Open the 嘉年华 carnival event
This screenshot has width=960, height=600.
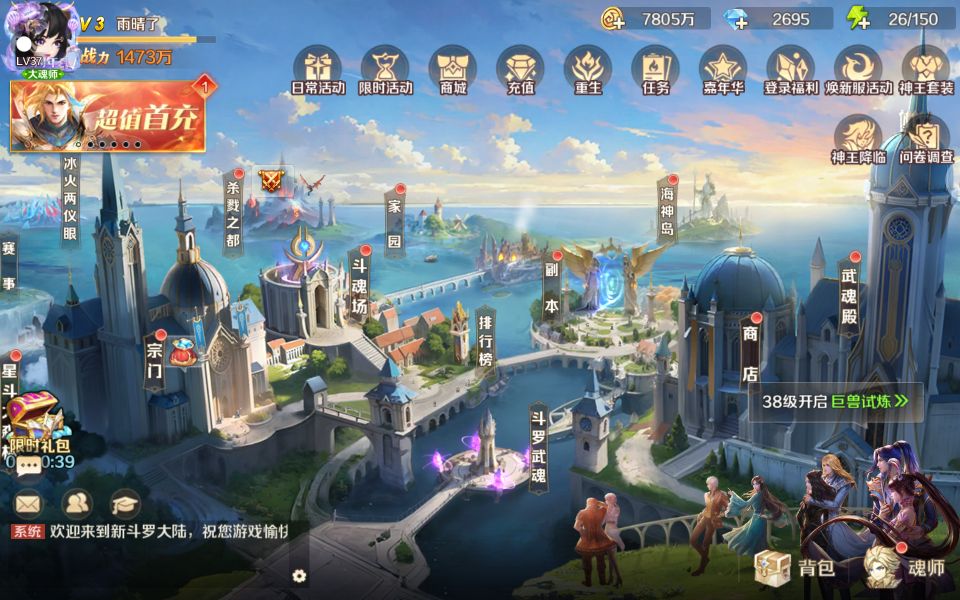click(723, 69)
